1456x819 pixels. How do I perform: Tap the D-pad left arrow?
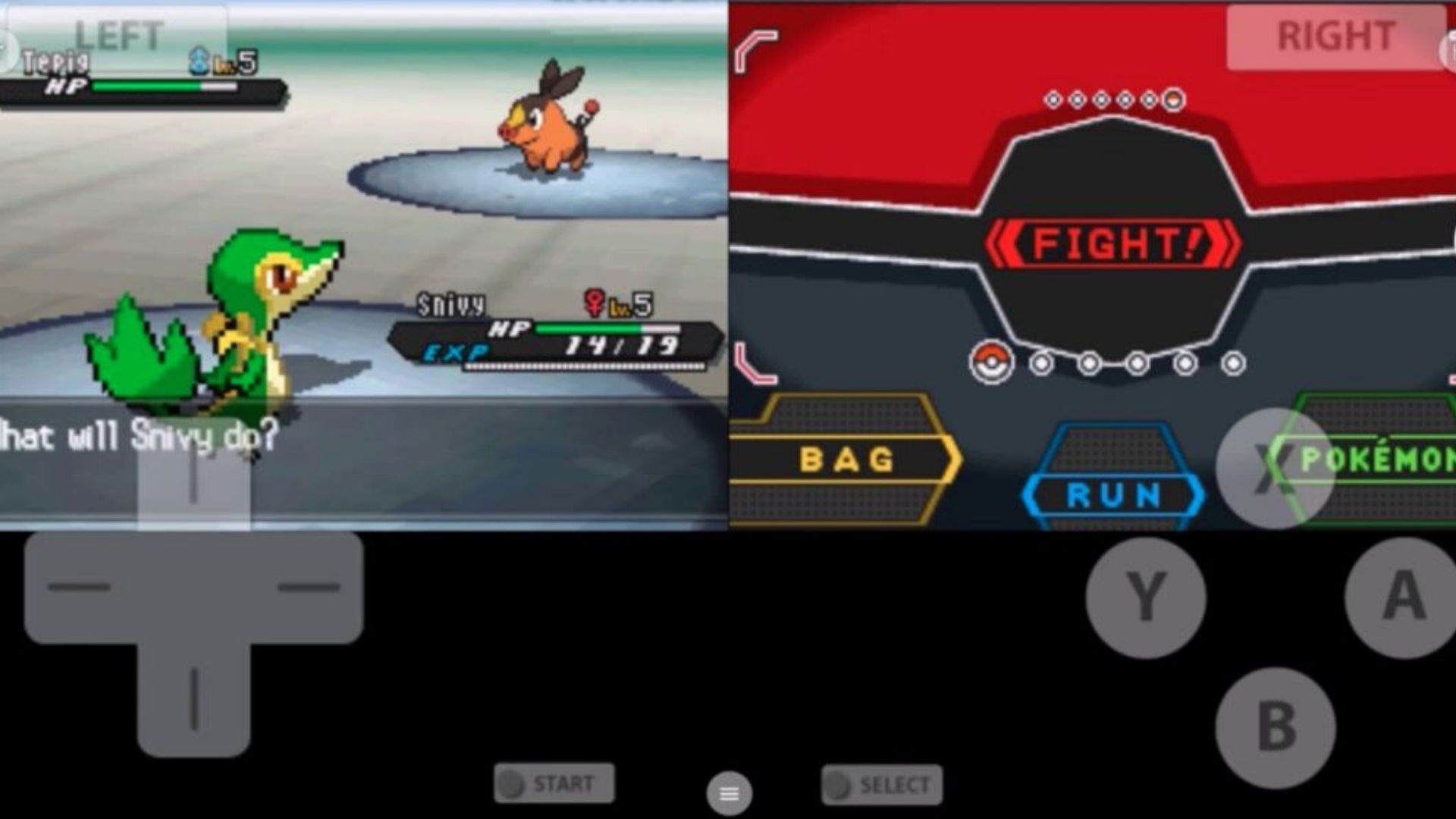coord(79,587)
